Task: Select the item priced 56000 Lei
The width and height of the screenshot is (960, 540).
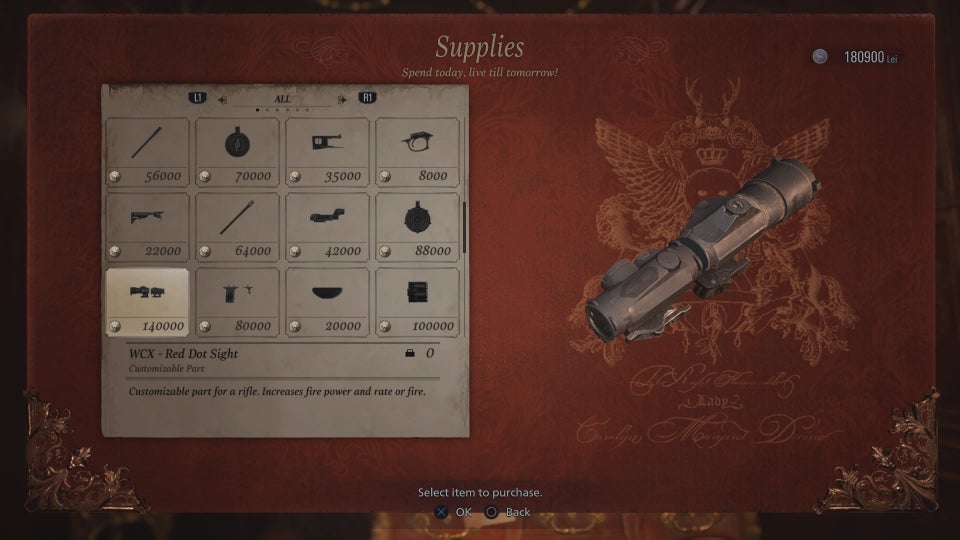Action: 147,152
